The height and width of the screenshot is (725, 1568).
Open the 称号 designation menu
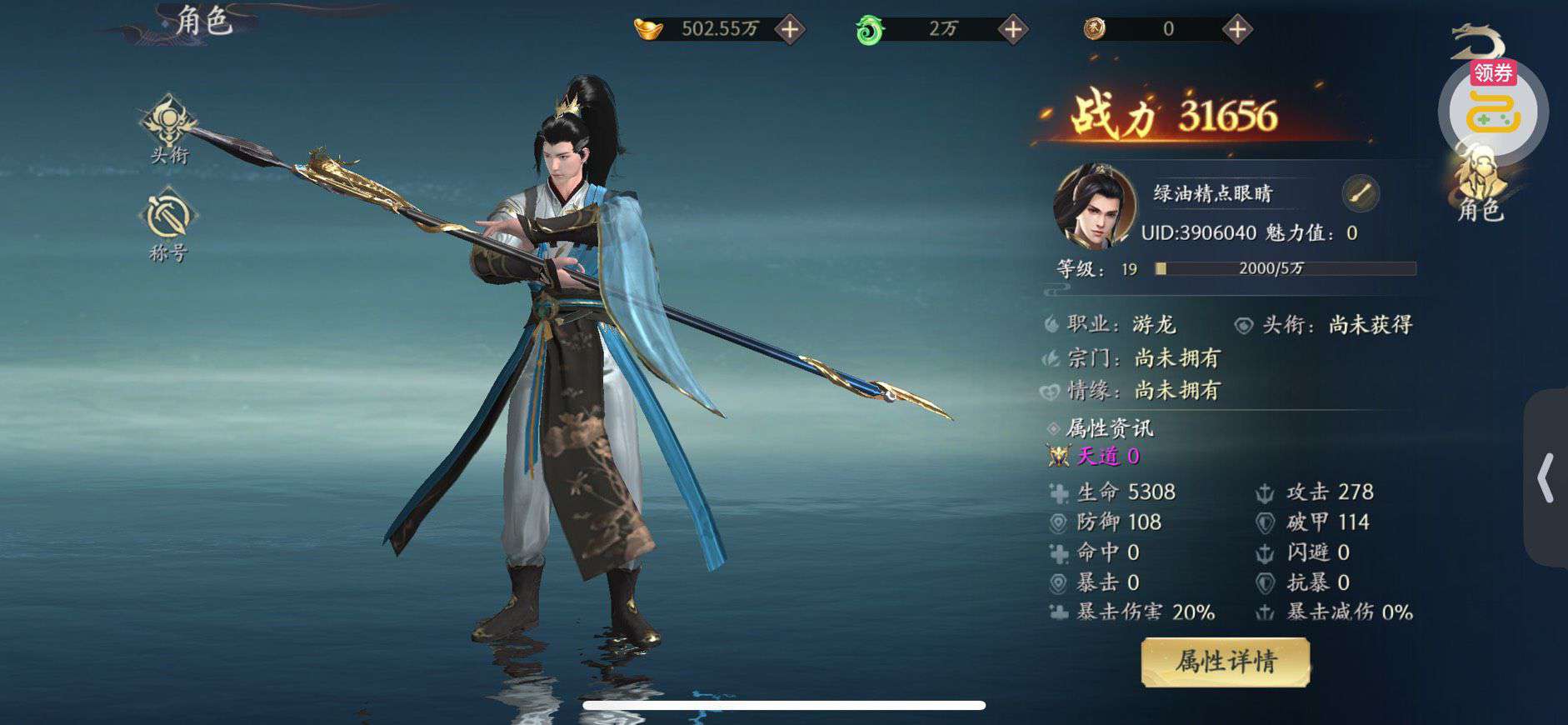point(168,223)
